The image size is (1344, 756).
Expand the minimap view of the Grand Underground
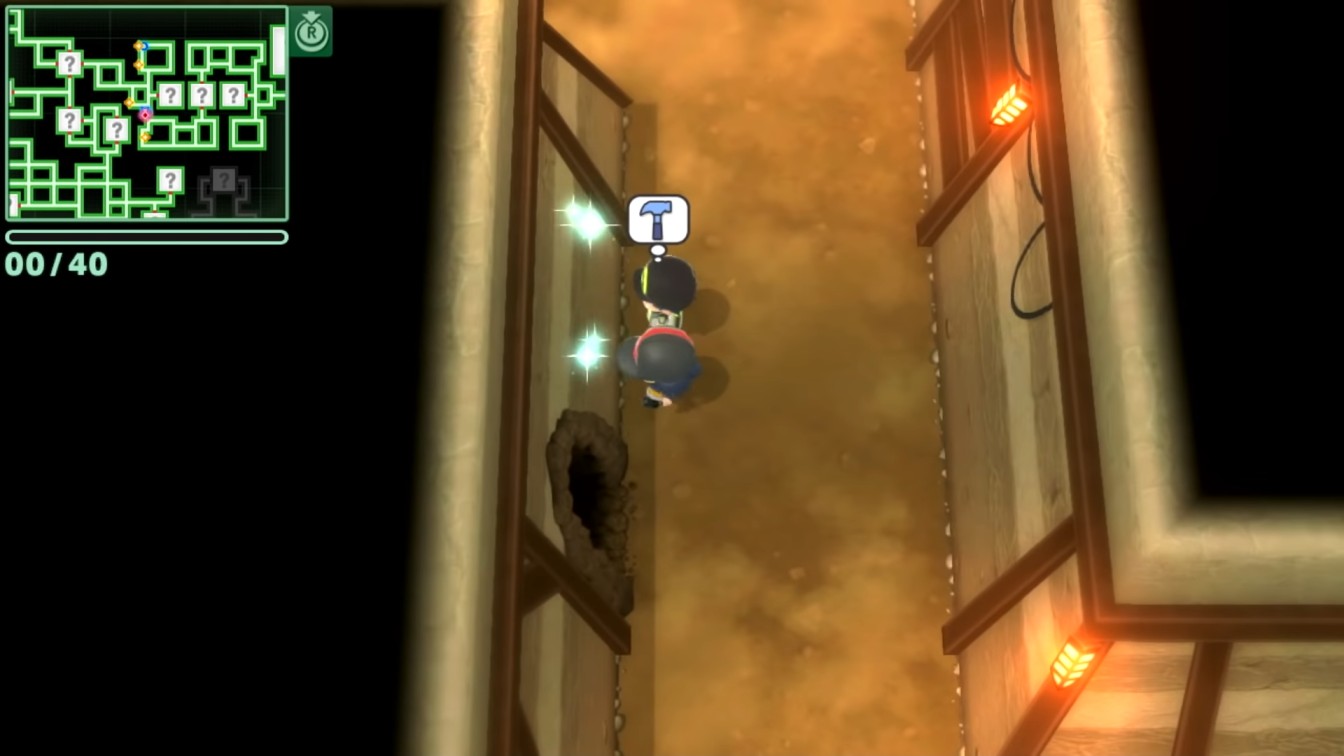(311, 30)
